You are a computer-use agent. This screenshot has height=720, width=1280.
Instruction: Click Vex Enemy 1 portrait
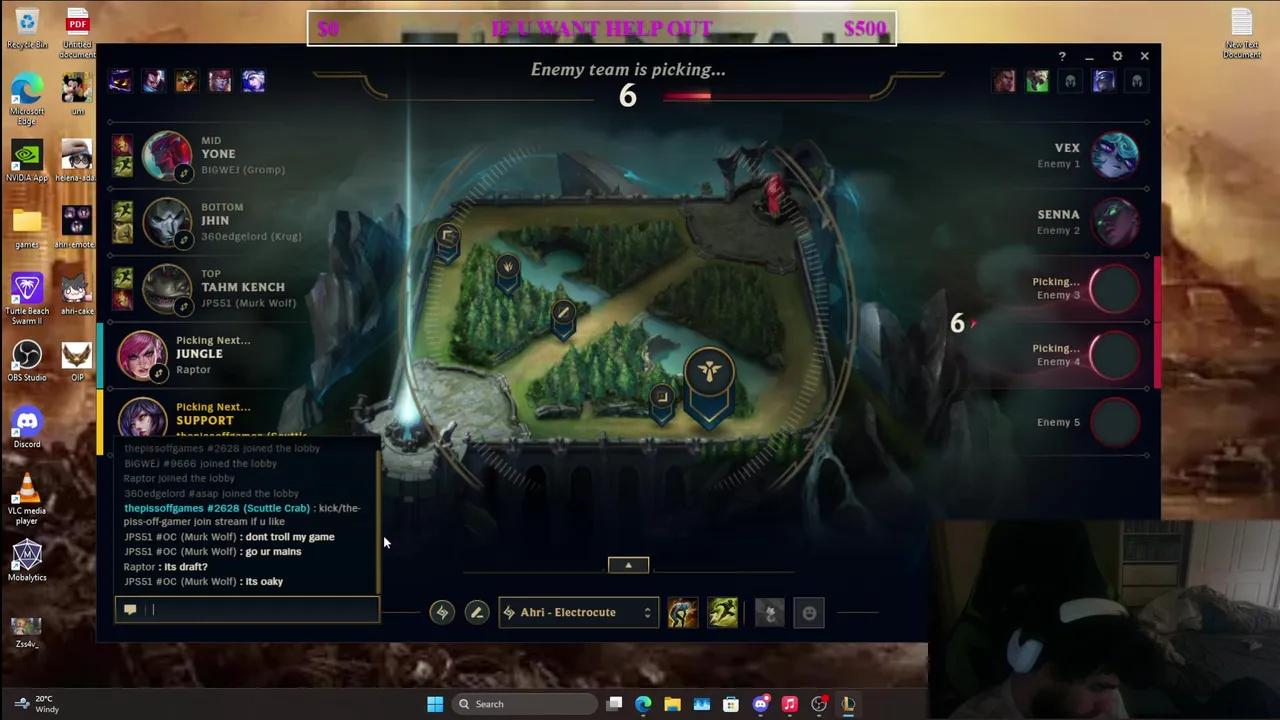(x=1117, y=155)
